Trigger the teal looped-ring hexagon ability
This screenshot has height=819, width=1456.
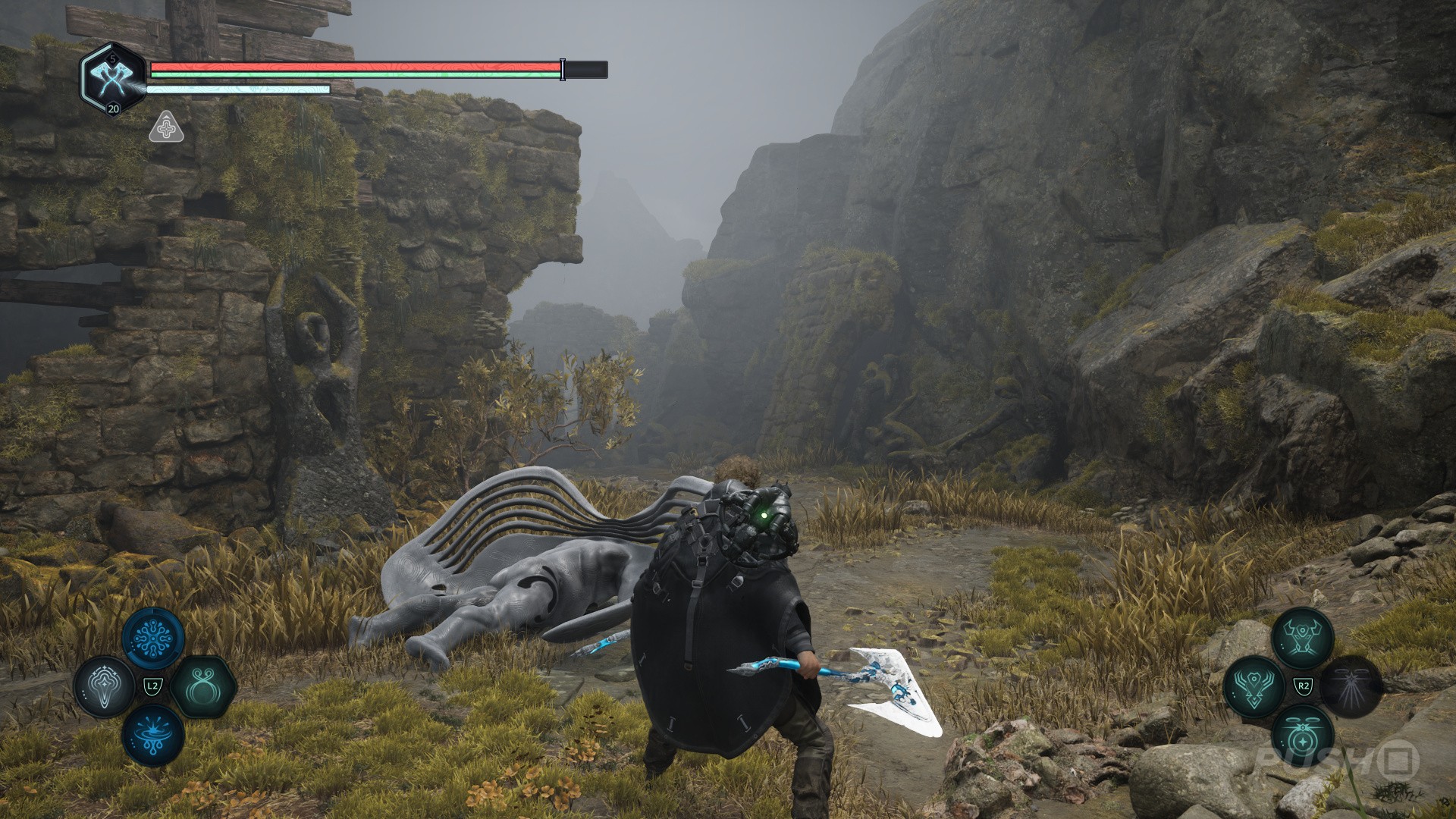[x=202, y=687]
